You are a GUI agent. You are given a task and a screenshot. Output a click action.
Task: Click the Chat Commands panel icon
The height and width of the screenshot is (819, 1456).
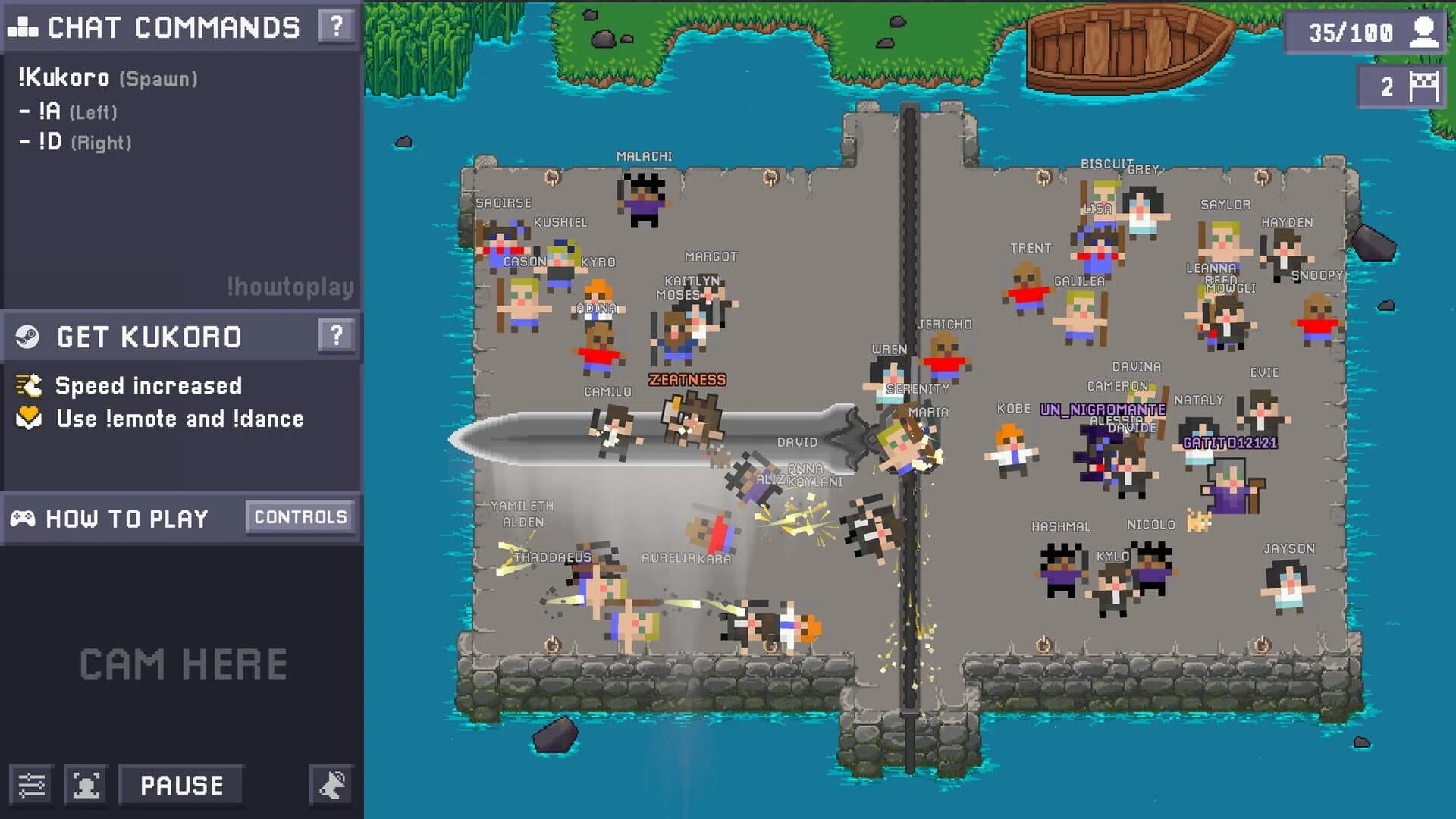22,27
